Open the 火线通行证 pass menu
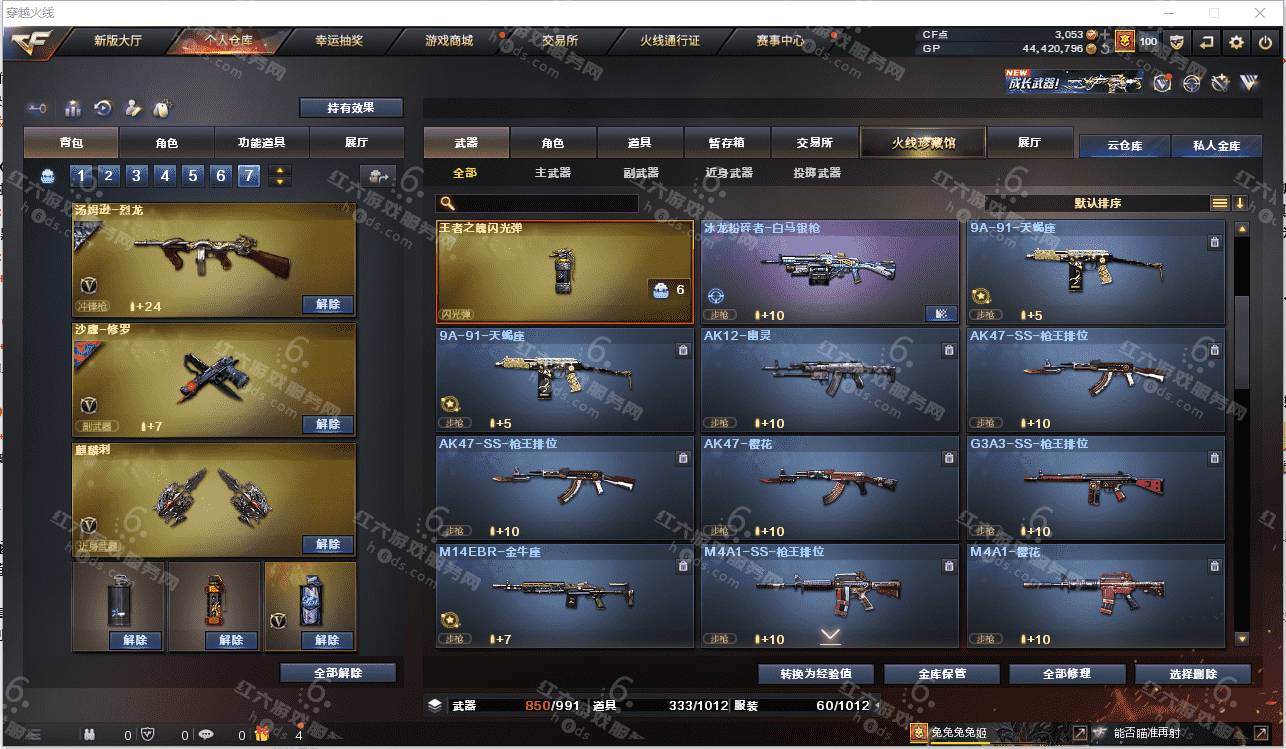 point(669,41)
